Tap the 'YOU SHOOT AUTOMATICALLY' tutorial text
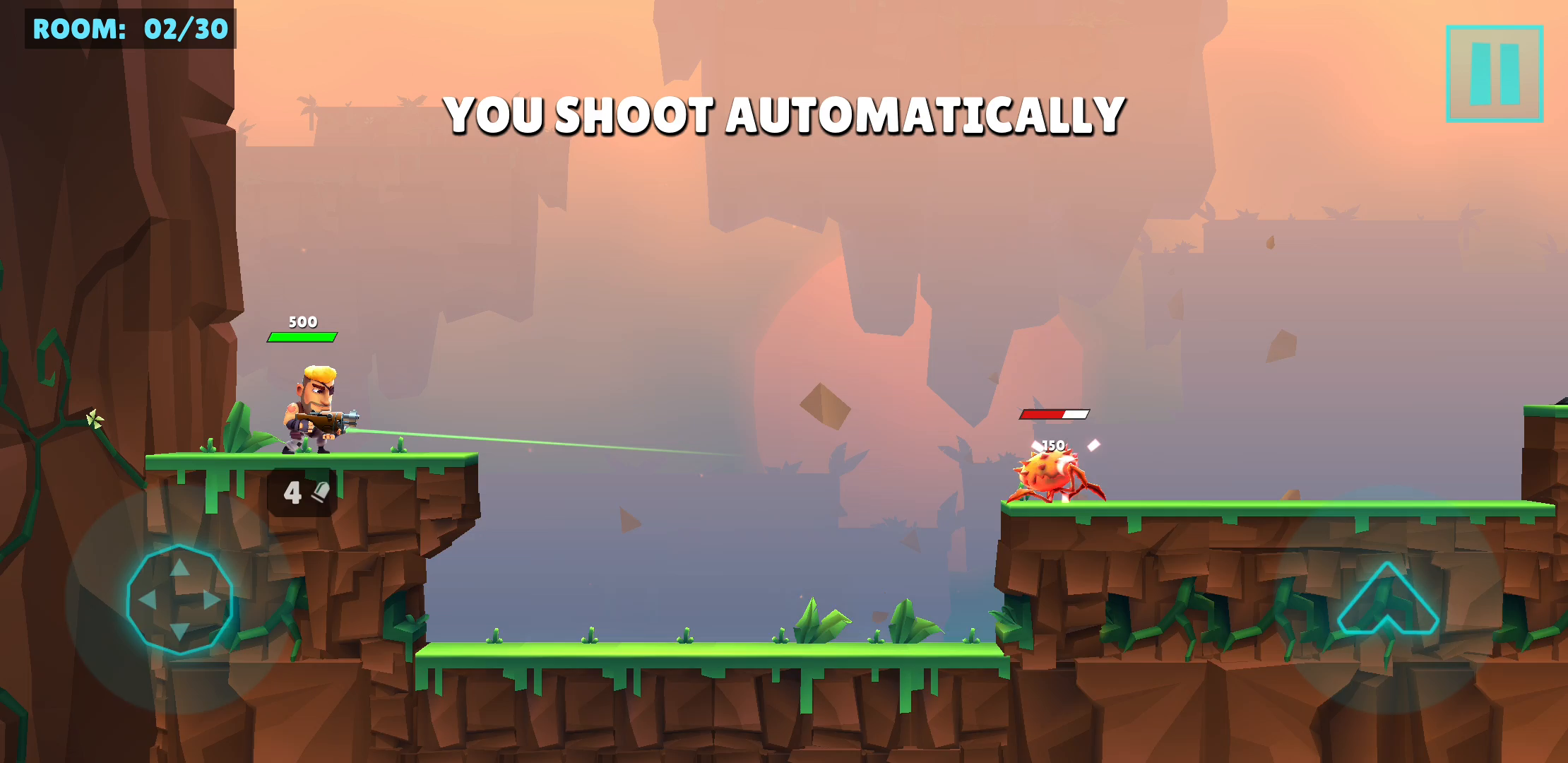 click(x=784, y=113)
